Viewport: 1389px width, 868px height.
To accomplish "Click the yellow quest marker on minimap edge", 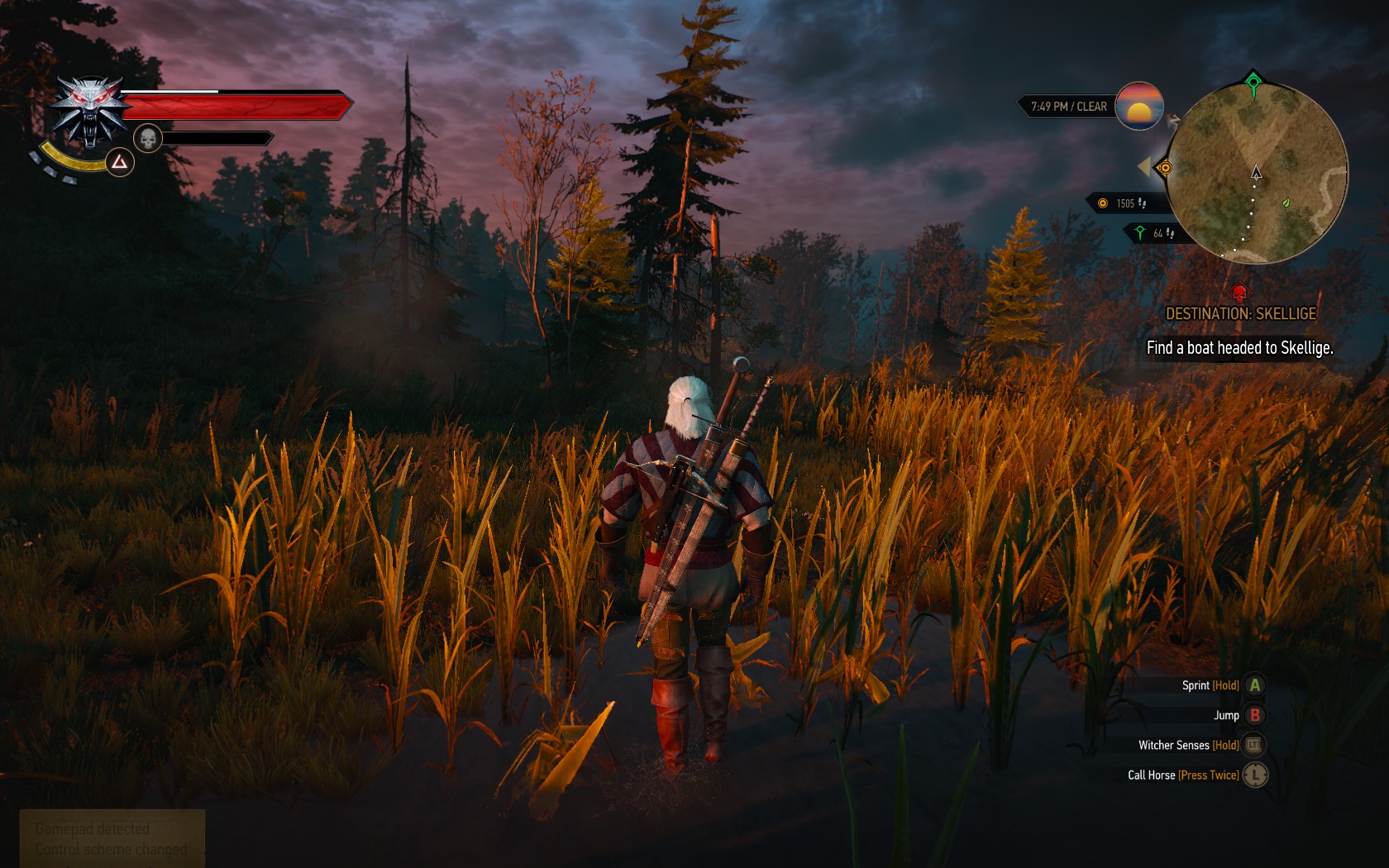I will (x=1165, y=168).
